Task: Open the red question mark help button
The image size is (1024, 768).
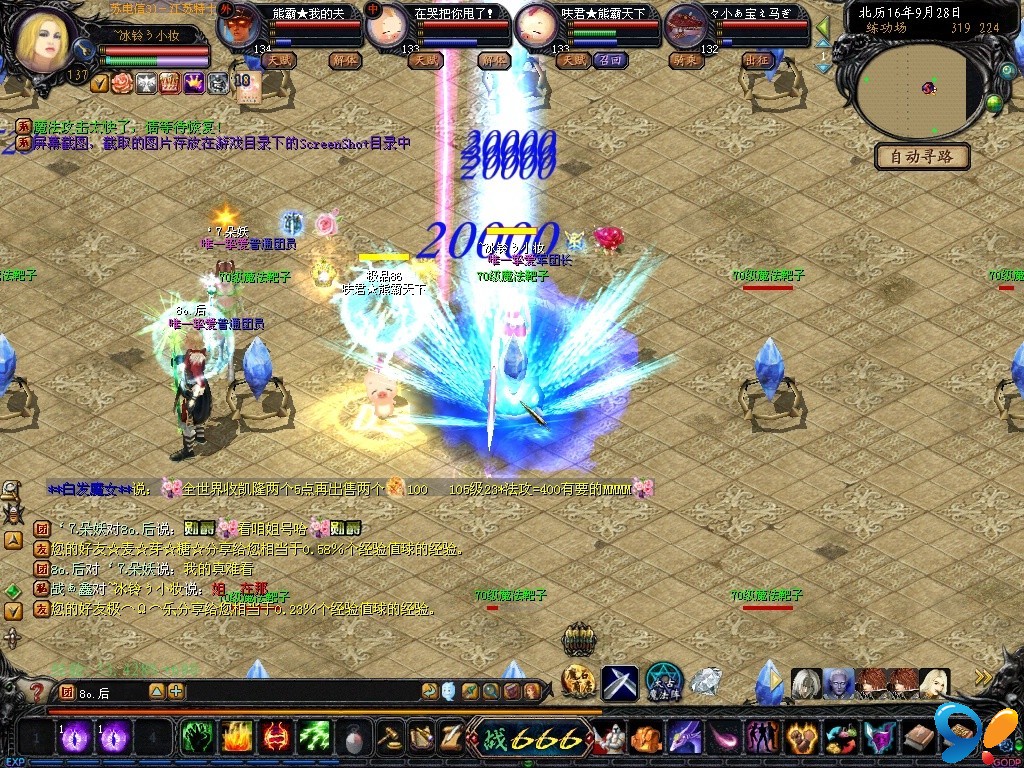Action: [x=37, y=691]
